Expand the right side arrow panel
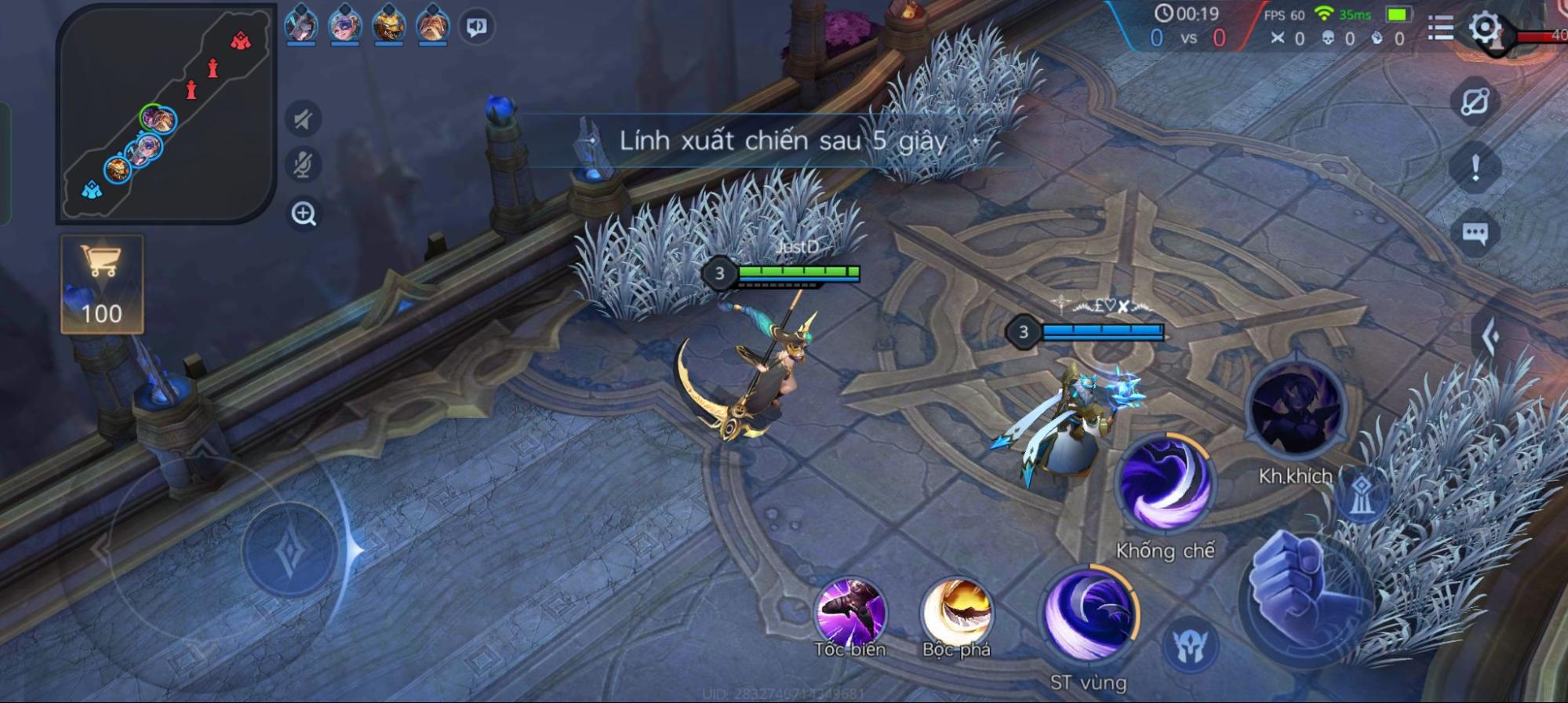Screen dimensions: 1568x703 [1491, 337]
